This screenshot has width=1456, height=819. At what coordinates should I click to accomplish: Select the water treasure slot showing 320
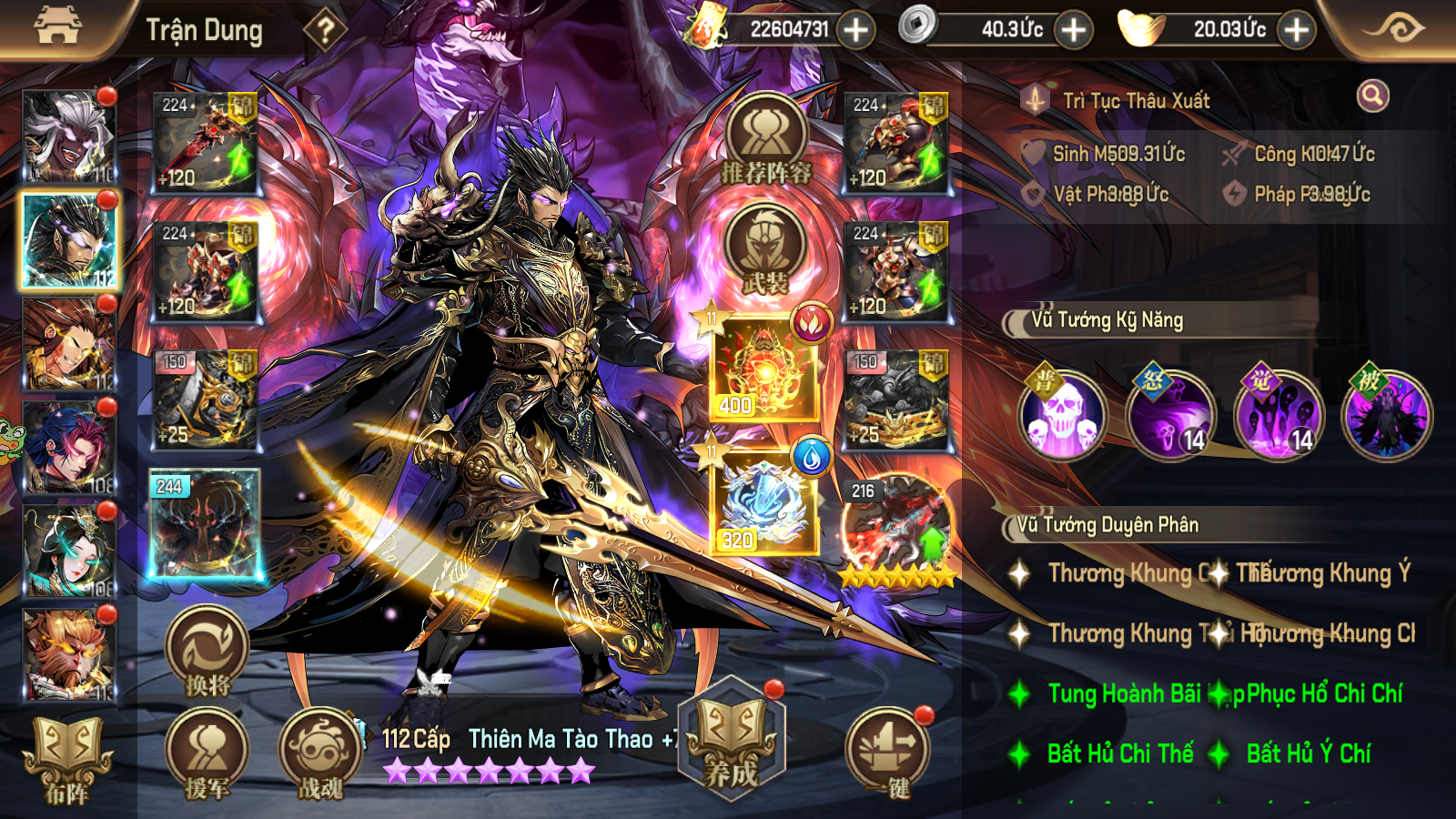764,502
